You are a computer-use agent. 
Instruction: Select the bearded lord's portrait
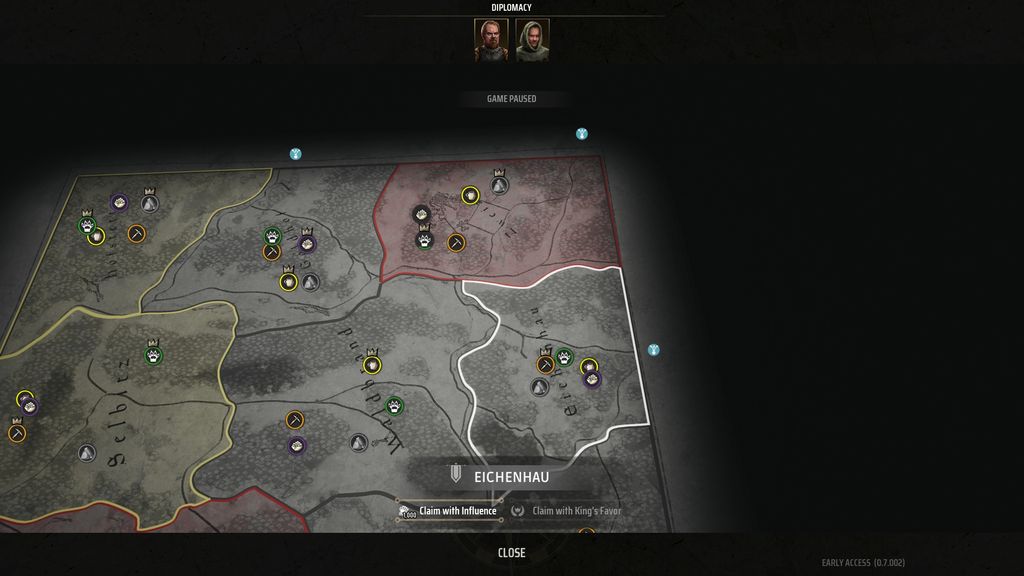click(491, 40)
